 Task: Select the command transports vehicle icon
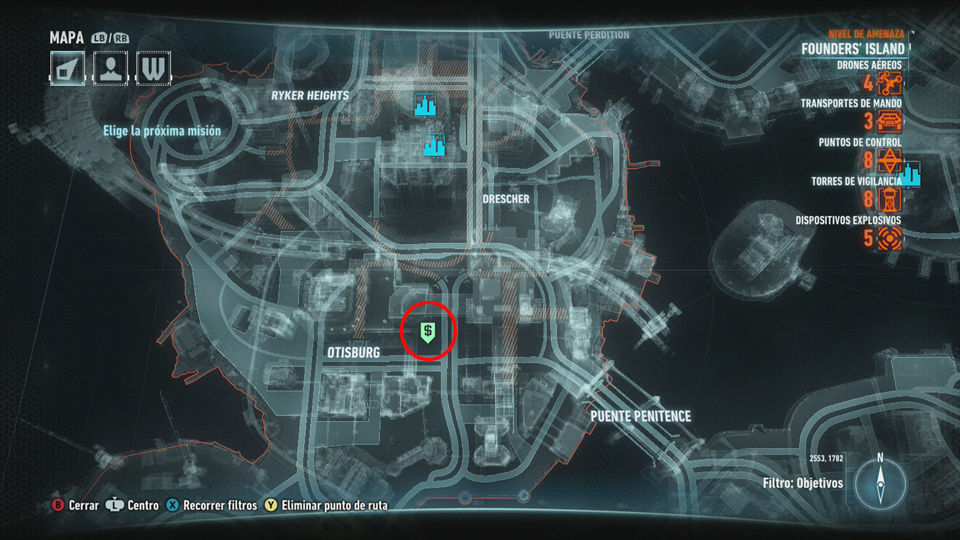click(x=889, y=122)
